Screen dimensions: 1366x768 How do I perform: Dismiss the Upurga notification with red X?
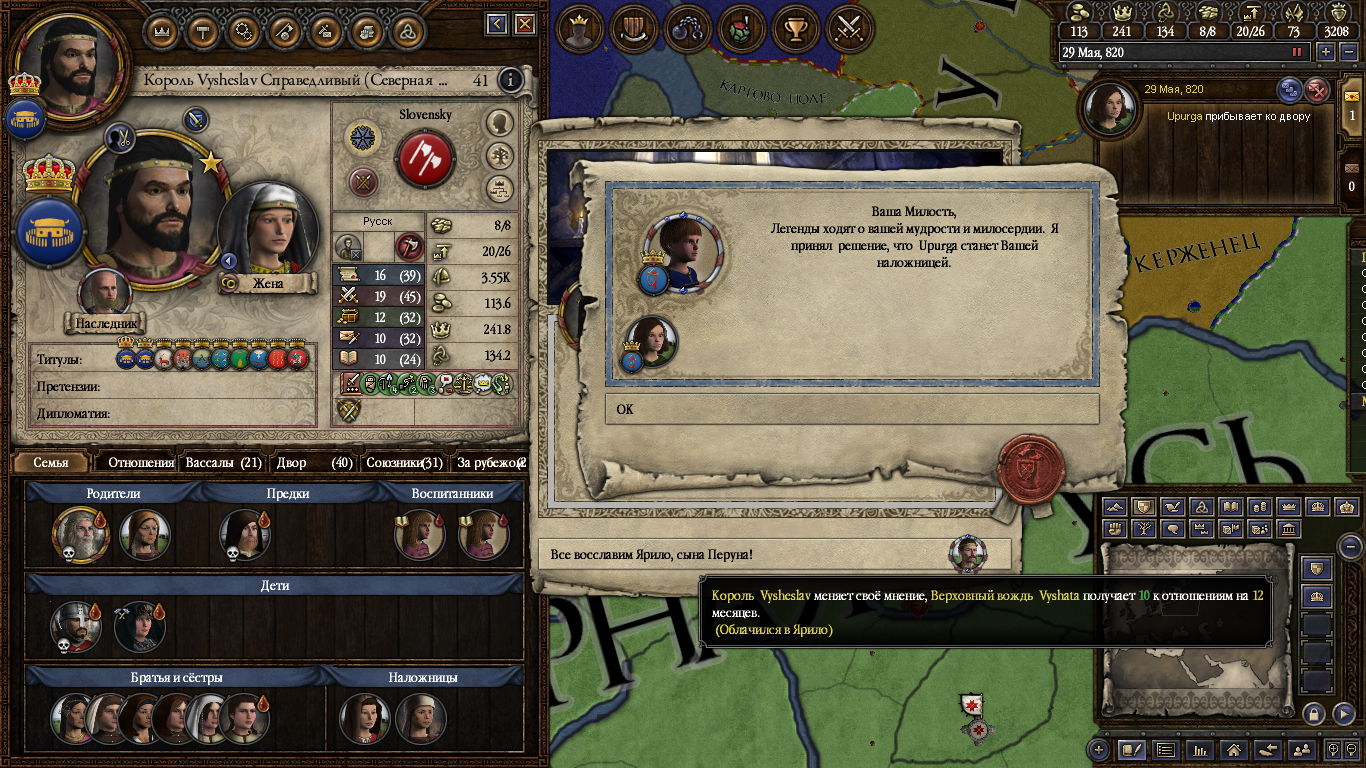[1318, 90]
